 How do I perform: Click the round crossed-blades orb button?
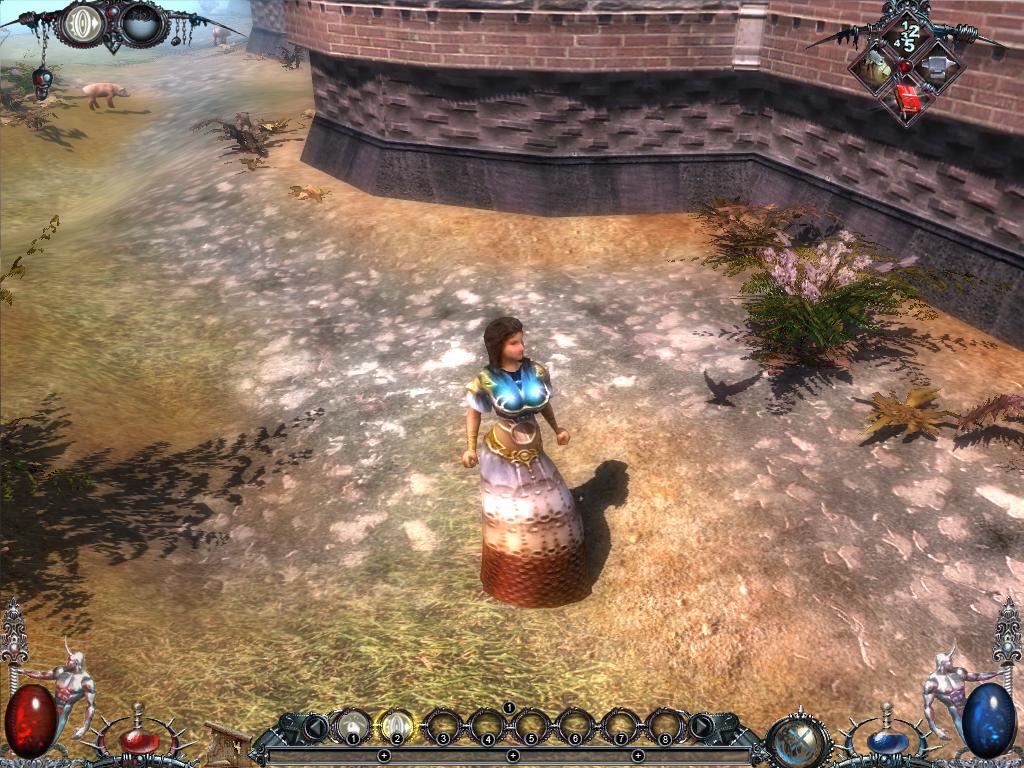[x=798, y=742]
